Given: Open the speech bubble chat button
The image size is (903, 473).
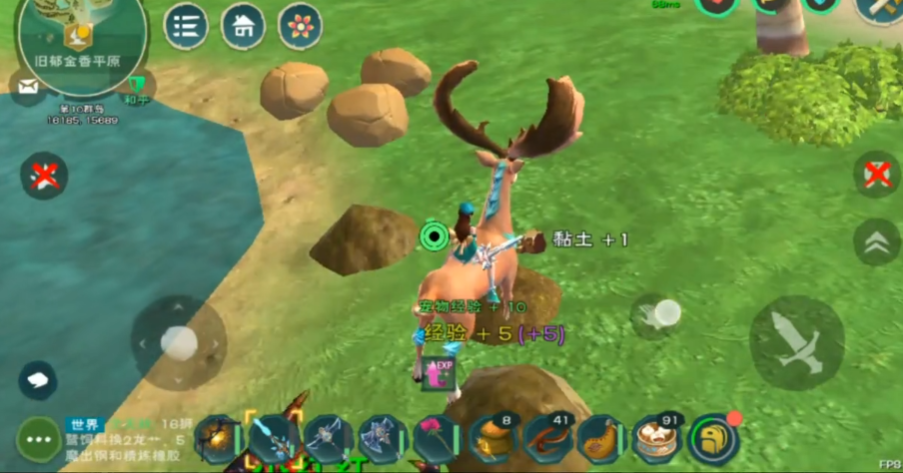Looking at the screenshot, I should click(38, 380).
